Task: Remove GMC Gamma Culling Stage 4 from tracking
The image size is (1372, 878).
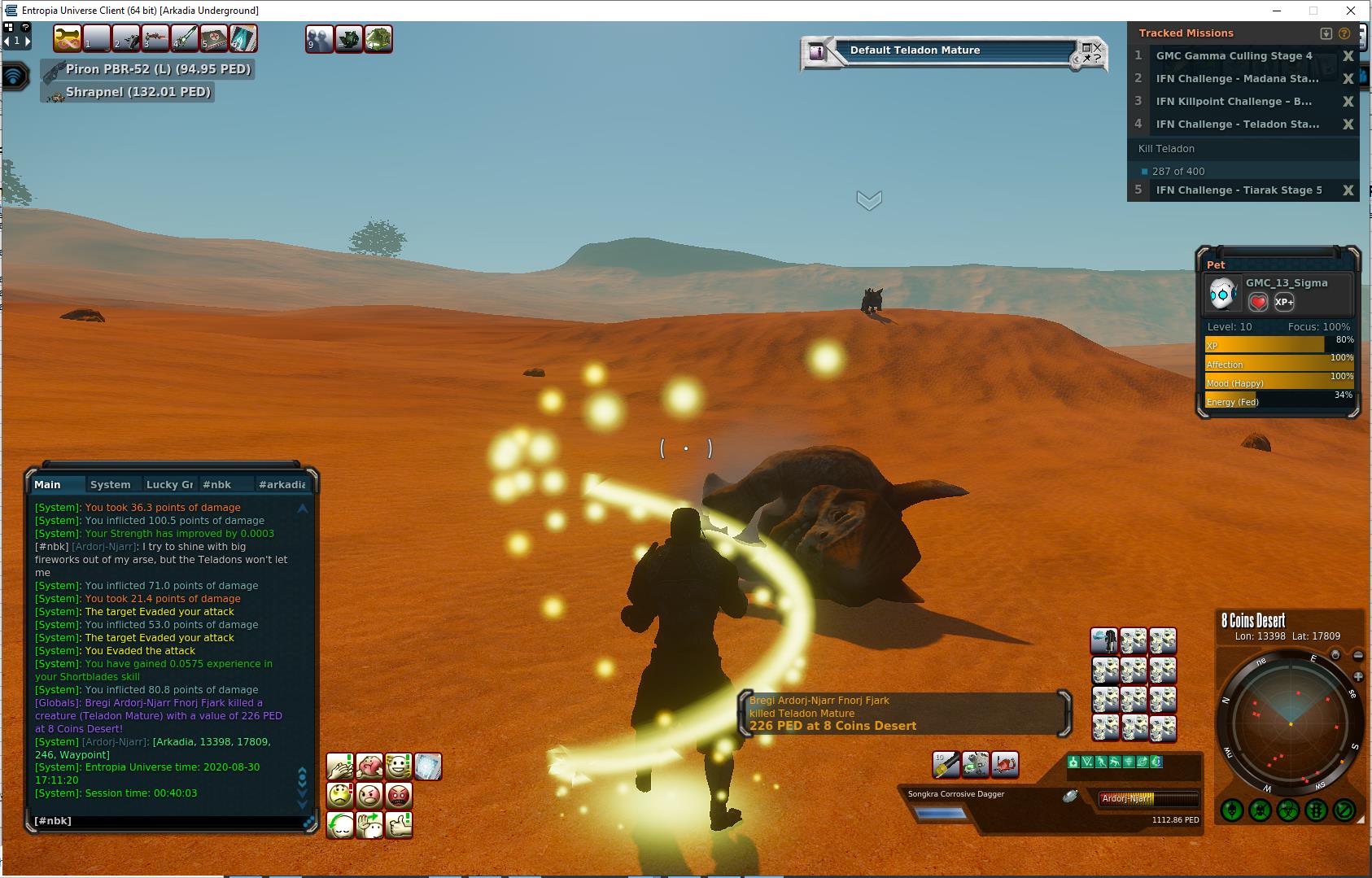Action: pyautogui.click(x=1348, y=56)
